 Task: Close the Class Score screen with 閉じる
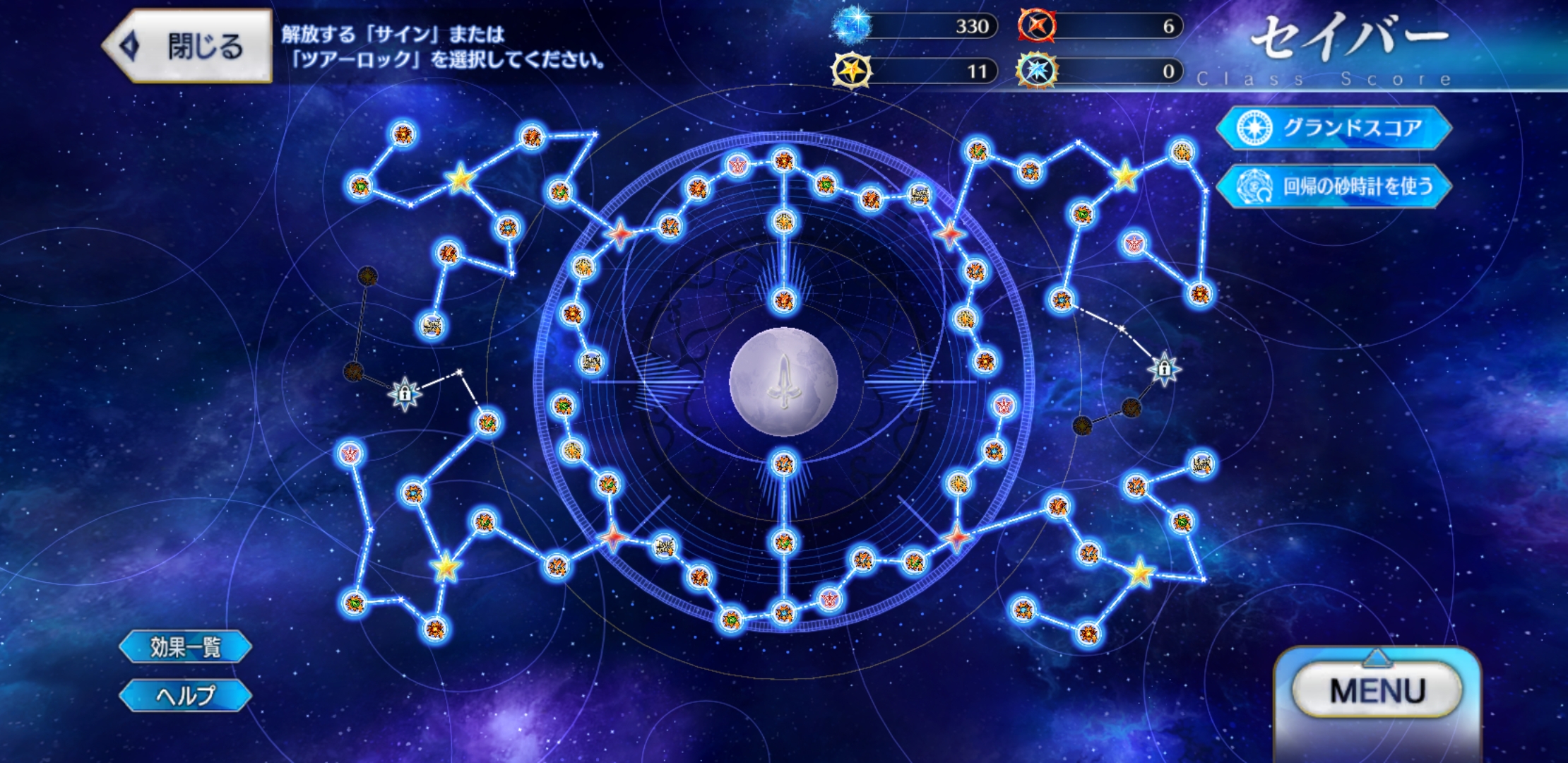tap(188, 47)
